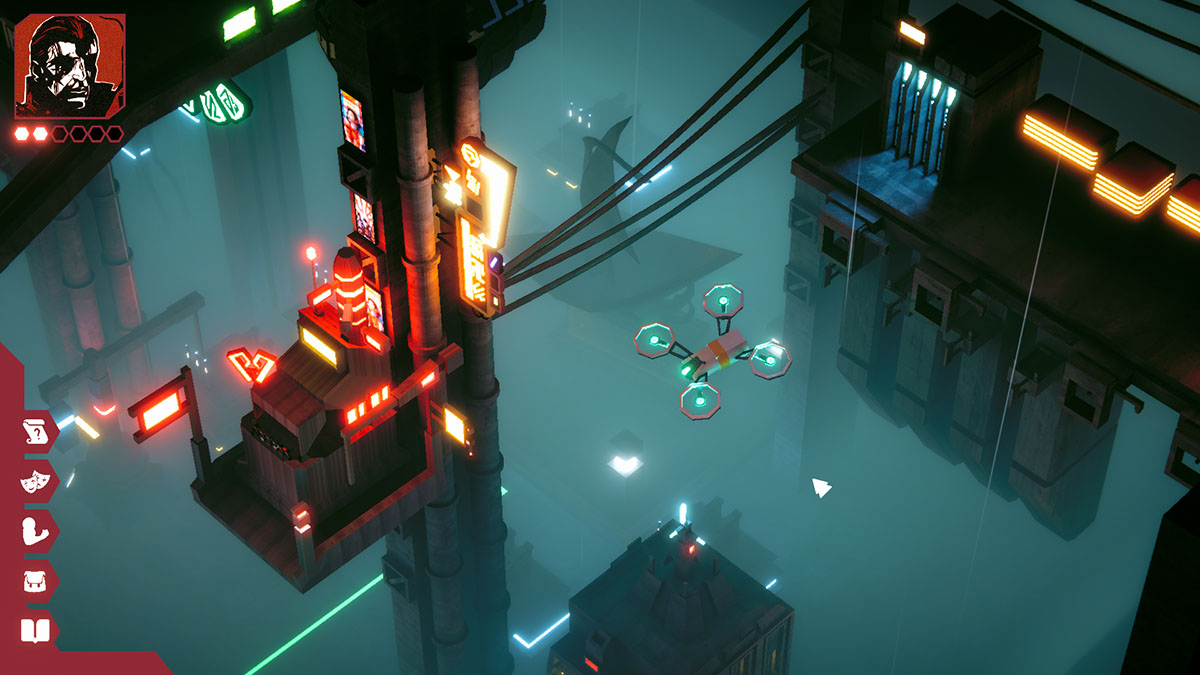1200x675 pixels.
Task: Open the theater masks menu
Action: pyautogui.click(x=35, y=481)
